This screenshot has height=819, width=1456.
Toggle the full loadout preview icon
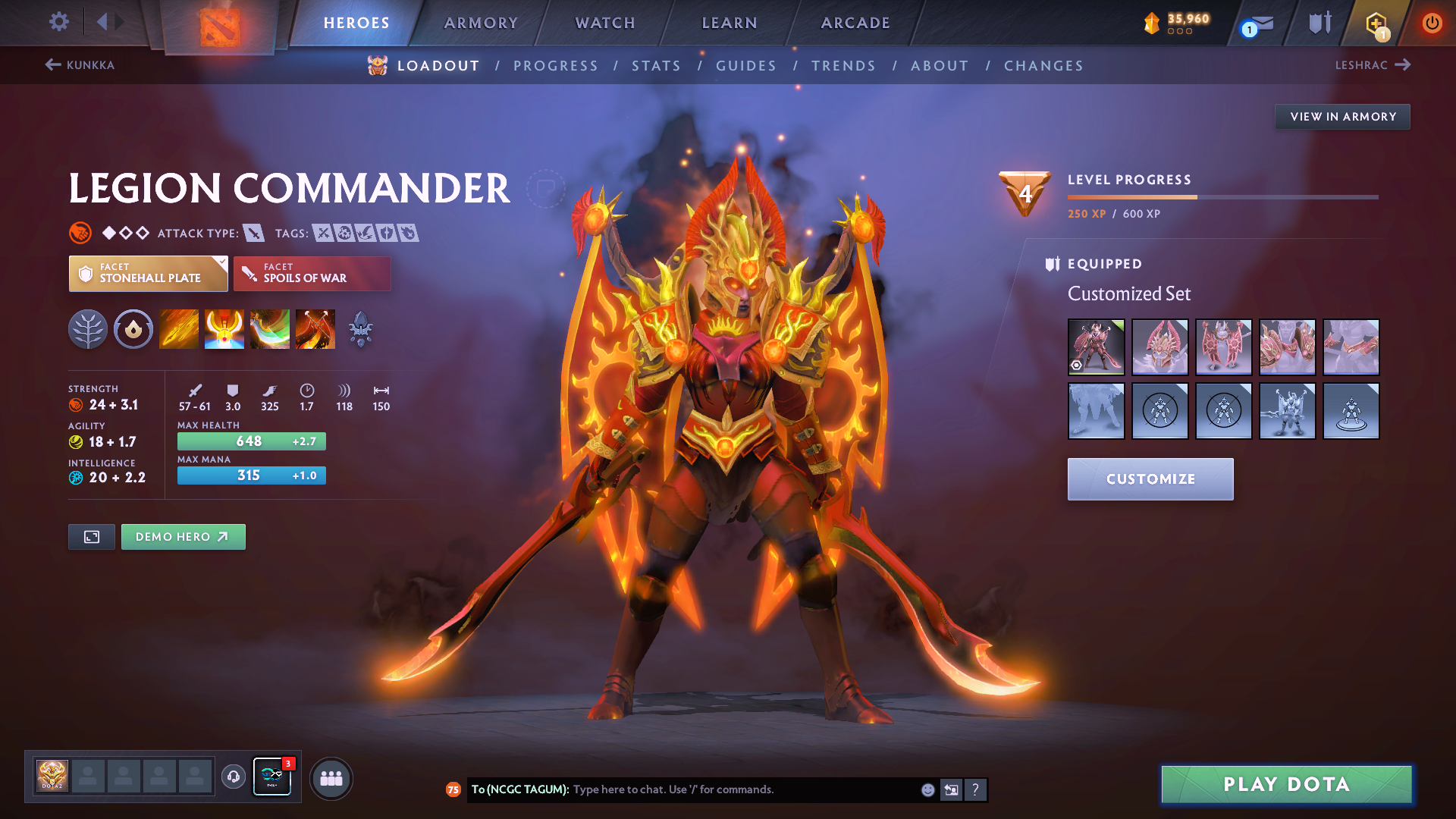tap(91, 536)
